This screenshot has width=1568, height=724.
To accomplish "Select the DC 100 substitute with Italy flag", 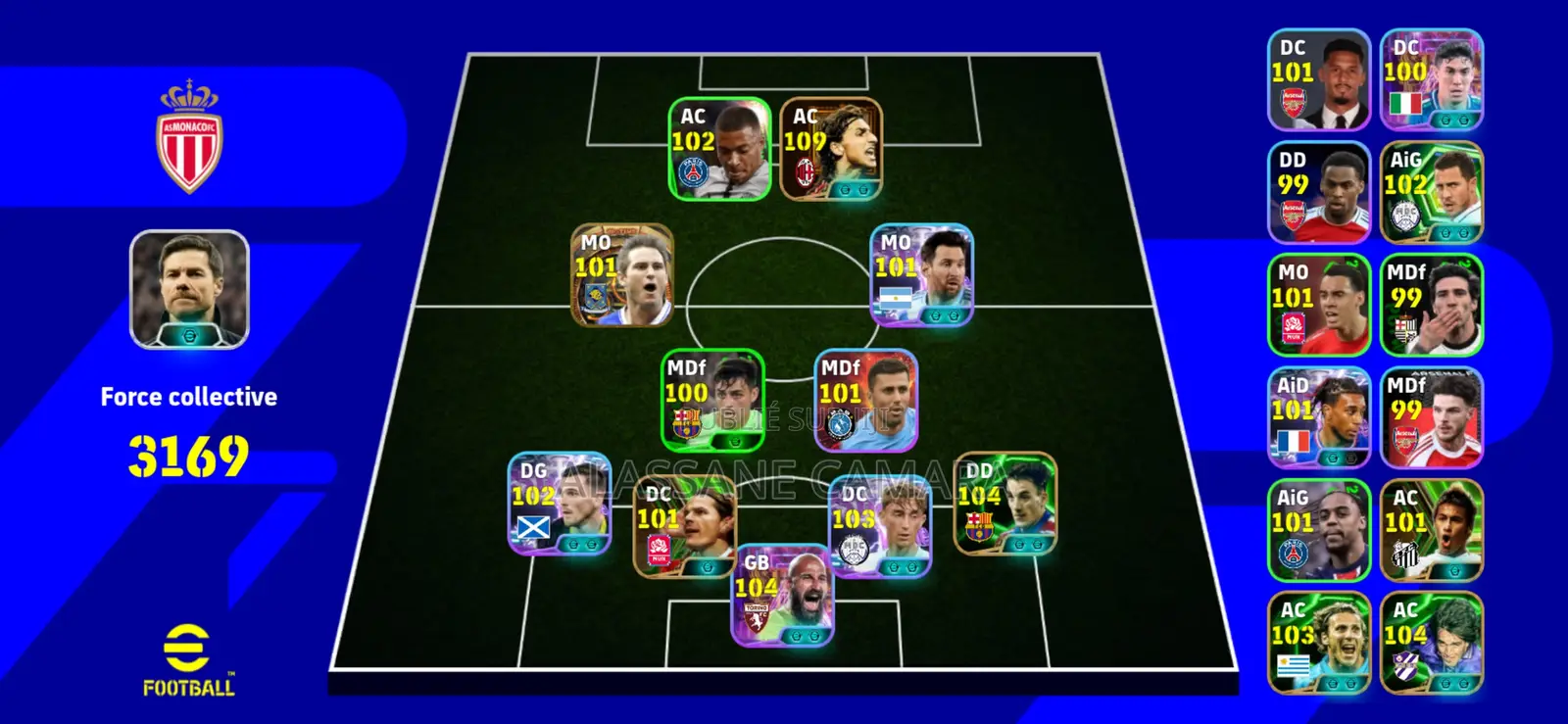I will (x=1431, y=80).
